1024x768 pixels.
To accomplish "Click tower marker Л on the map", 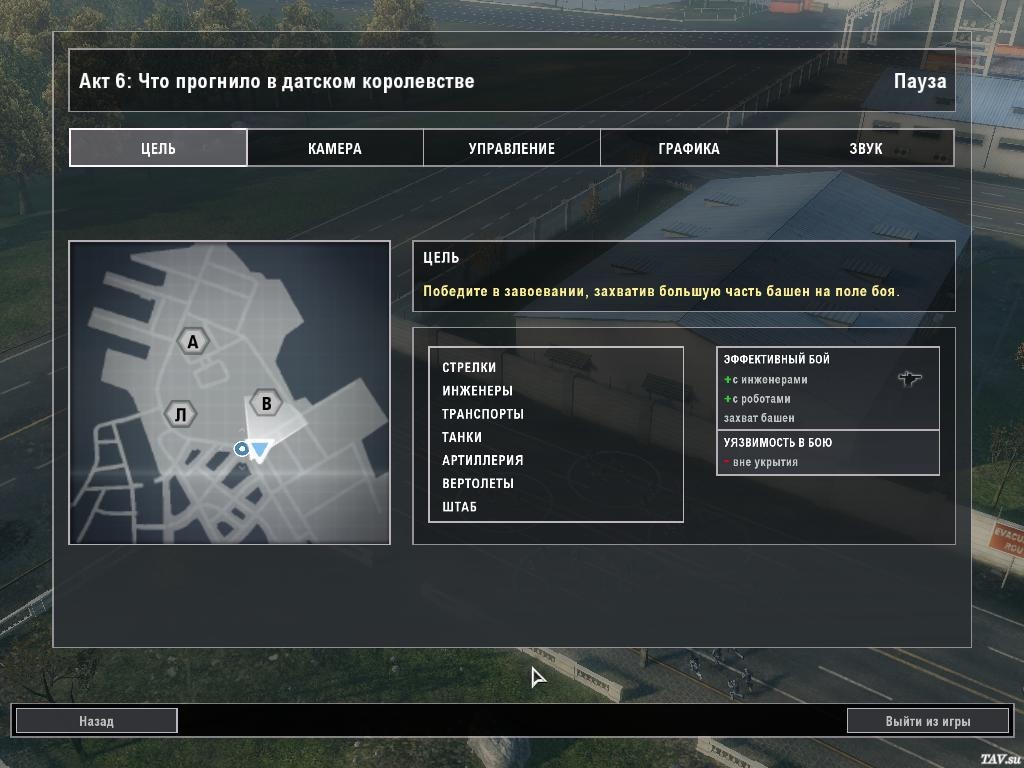I will click(180, 414).
